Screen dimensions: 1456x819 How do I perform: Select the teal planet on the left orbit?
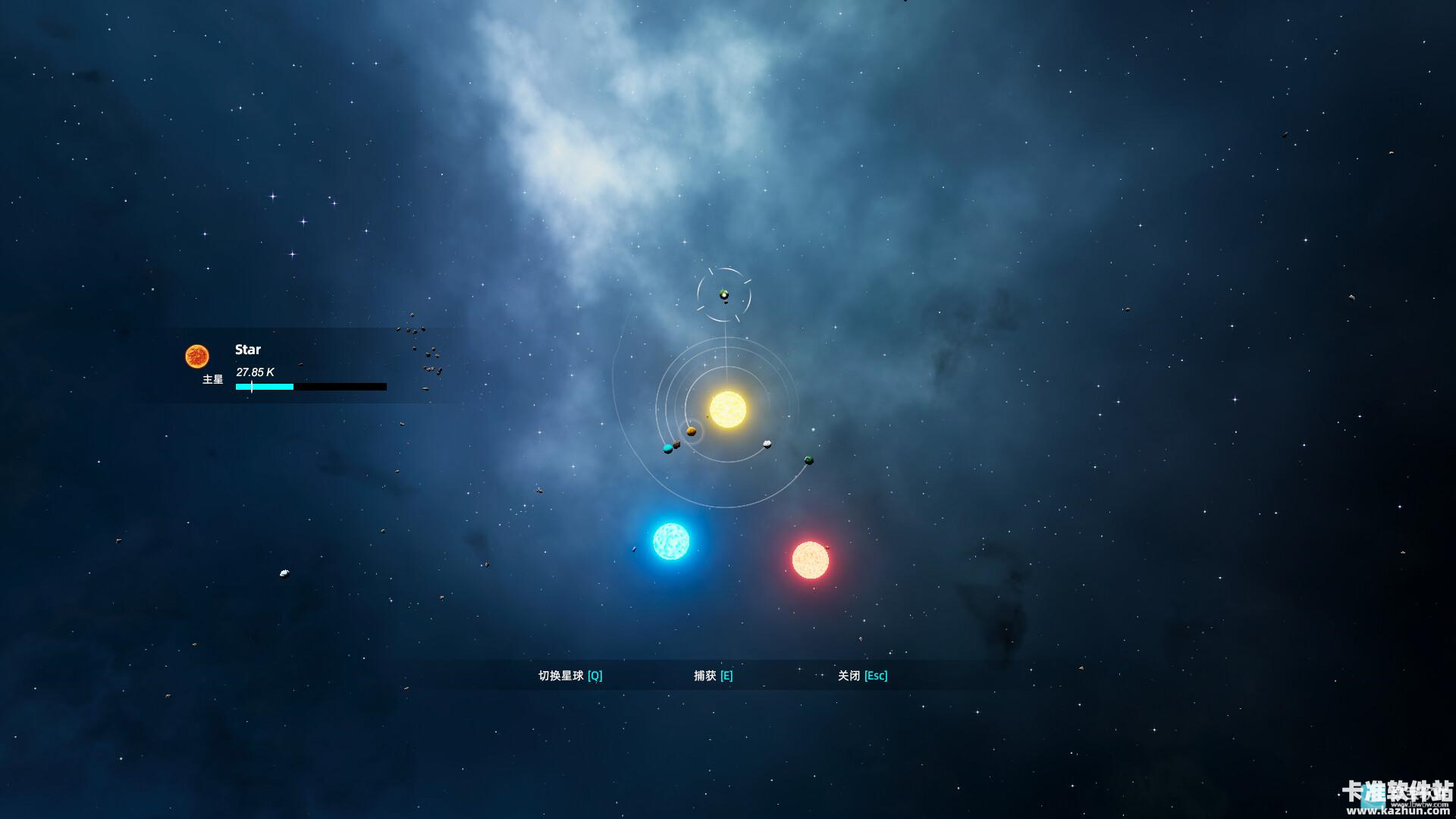coord(669,449)
